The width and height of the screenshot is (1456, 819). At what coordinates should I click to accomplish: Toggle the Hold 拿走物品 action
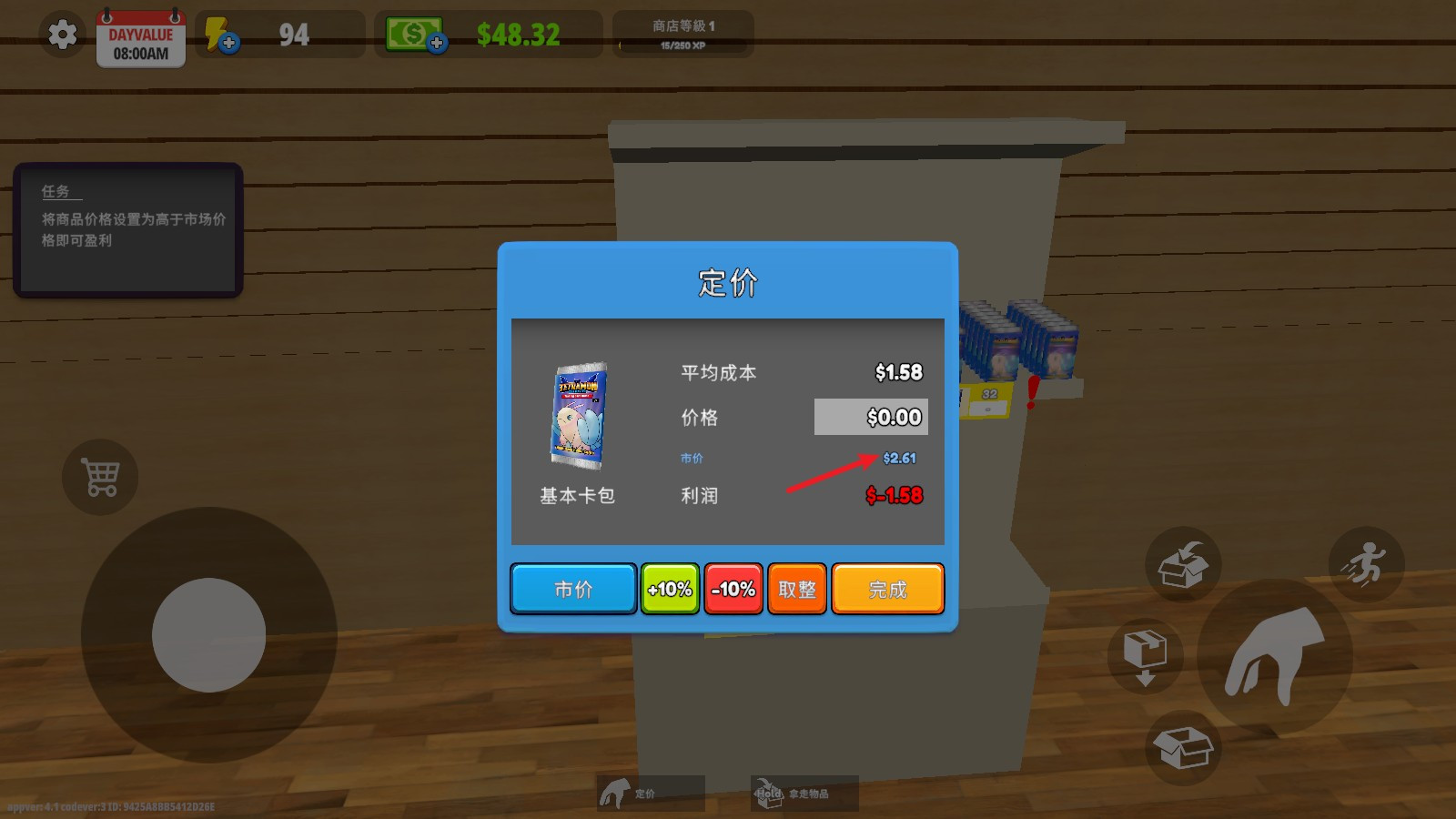click(804, 791)
